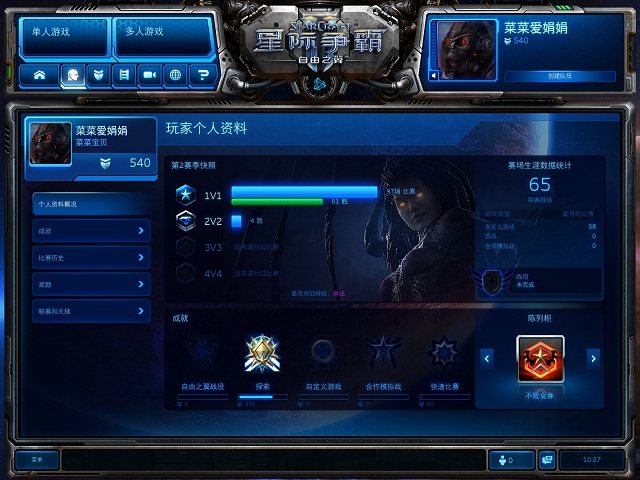Select the profile portrait toolbar icon

click(71, 74)
